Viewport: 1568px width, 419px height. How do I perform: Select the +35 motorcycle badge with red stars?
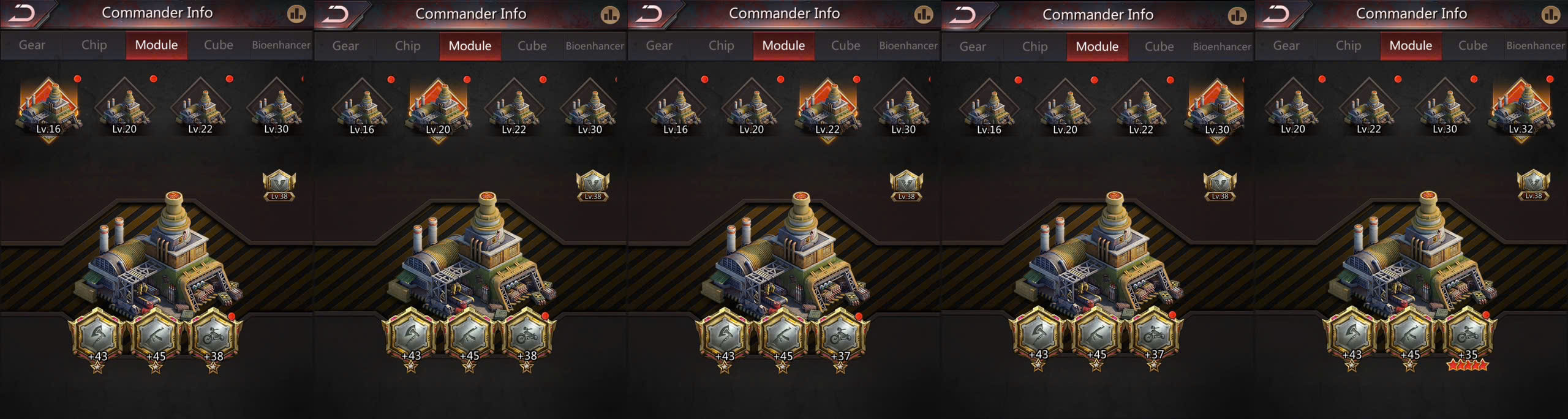click(x=1468, y=336)
